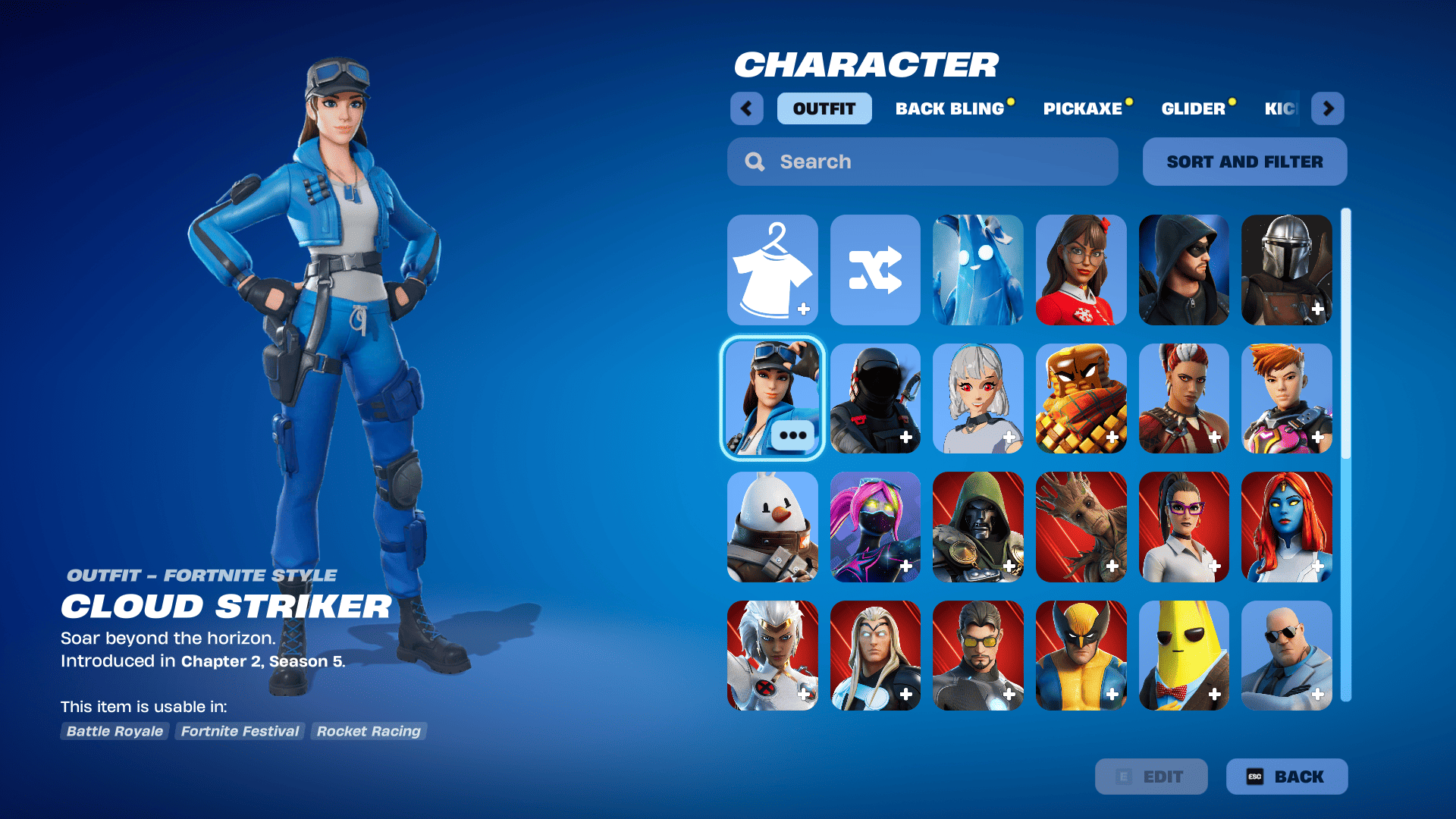Equip the Wolverine outfit
Screen dimensions: 1456x819
pos(1081,655)
